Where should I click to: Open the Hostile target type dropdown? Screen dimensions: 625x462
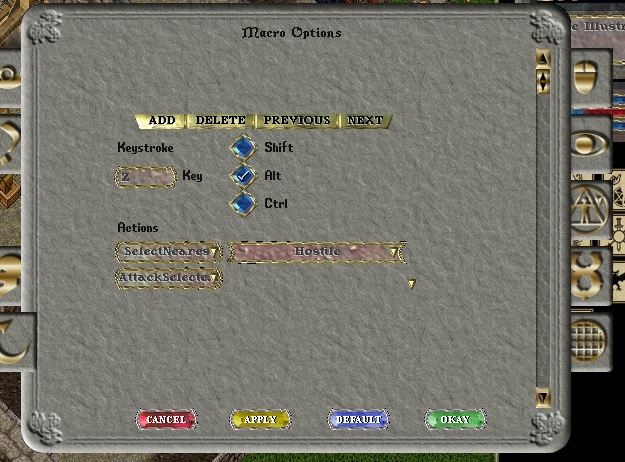click(x=316, y=252)
